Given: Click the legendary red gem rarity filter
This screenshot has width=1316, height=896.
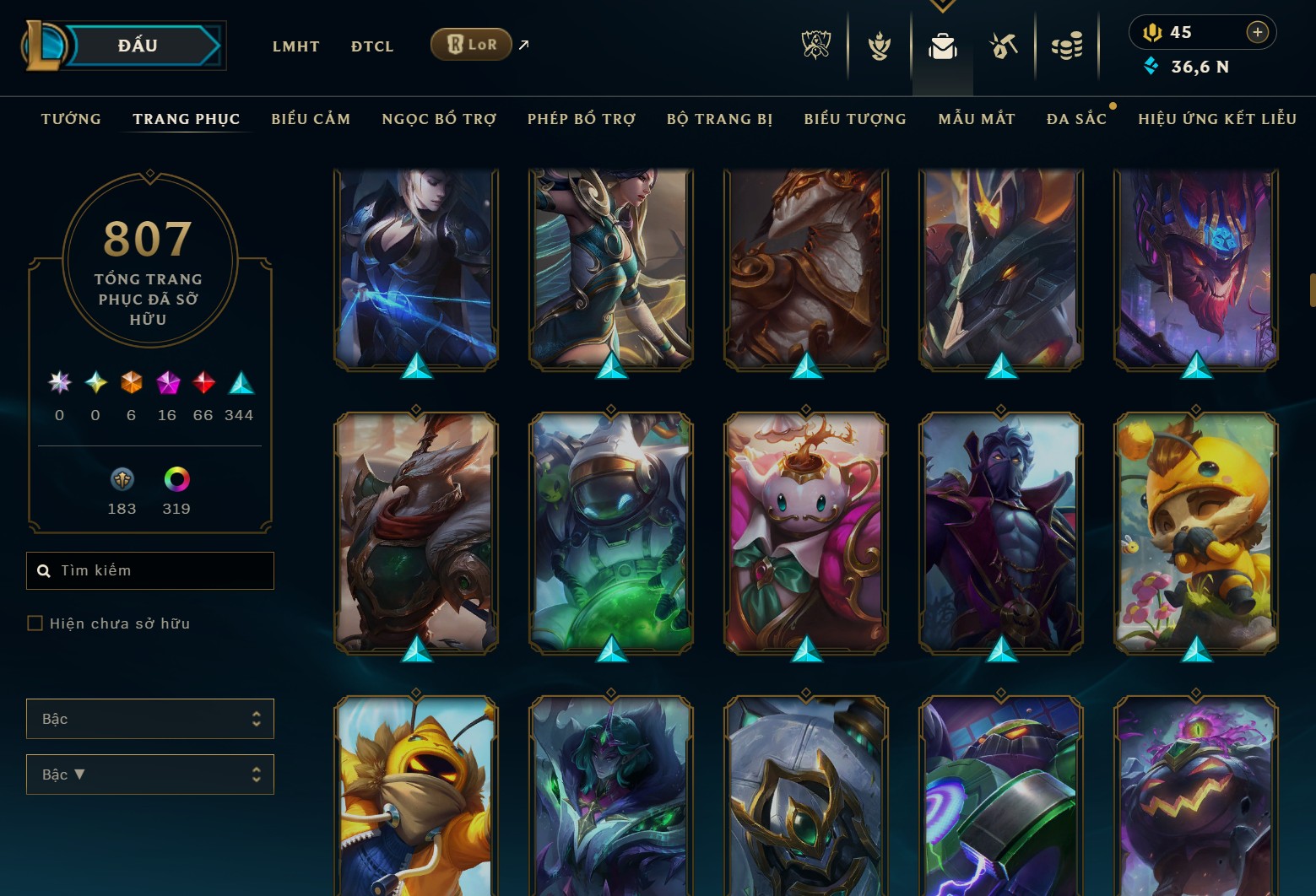Looking at the screenshot, I should 203,384.
